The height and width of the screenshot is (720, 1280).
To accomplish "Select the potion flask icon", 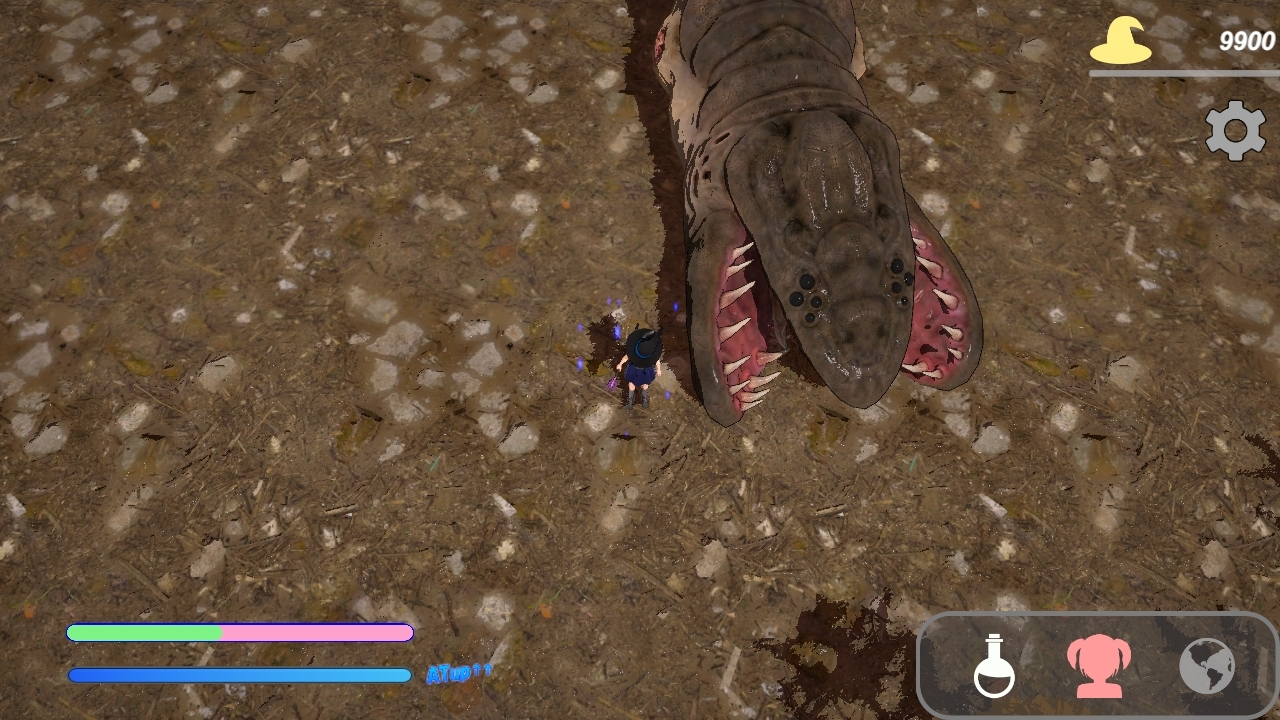I will [994, 666].
